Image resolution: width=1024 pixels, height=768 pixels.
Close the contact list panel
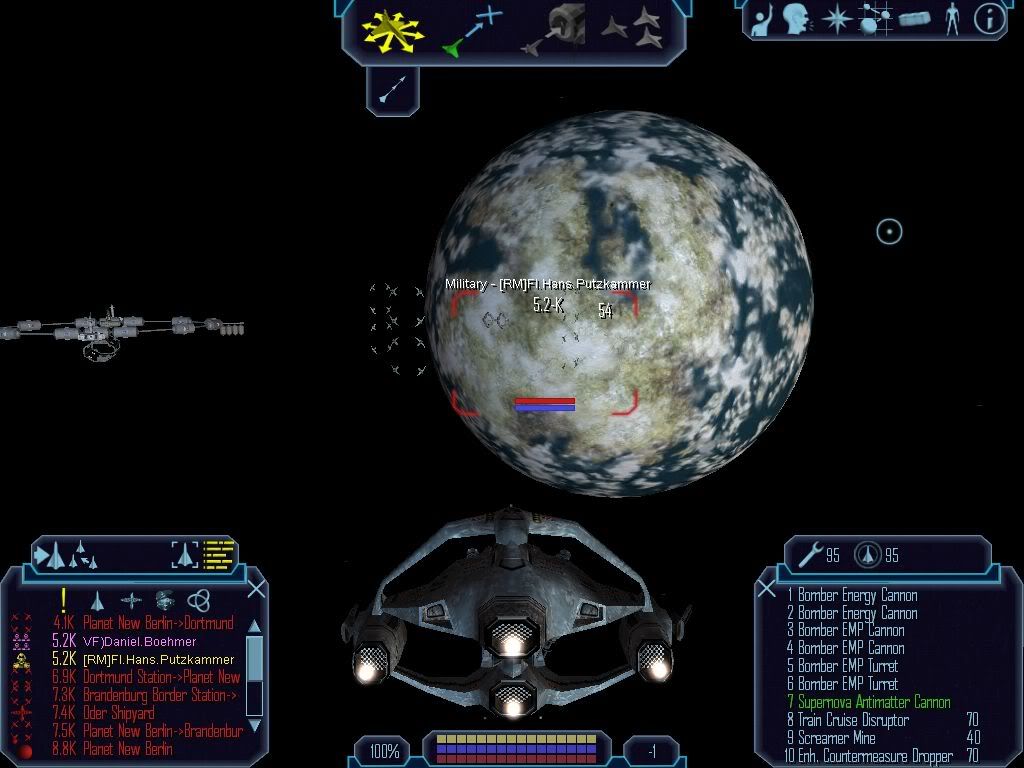[x=256, y=588]
